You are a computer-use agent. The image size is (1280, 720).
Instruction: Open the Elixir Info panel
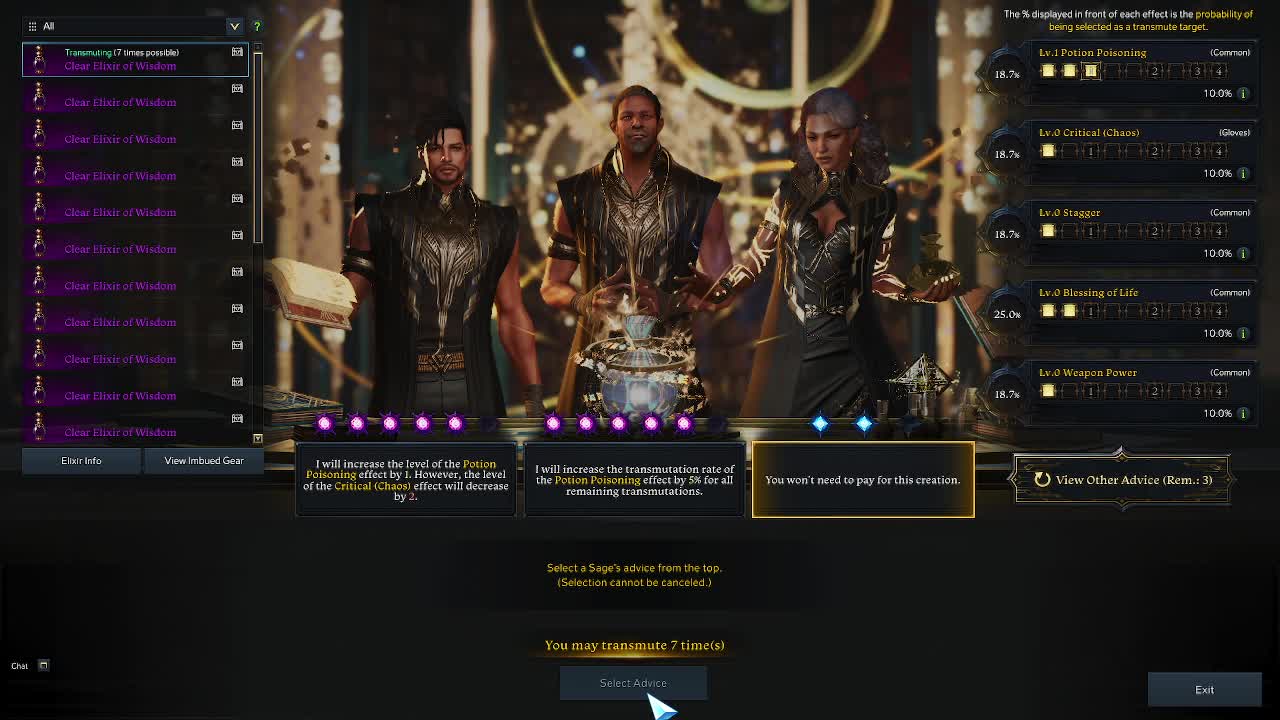pos(81,461)
